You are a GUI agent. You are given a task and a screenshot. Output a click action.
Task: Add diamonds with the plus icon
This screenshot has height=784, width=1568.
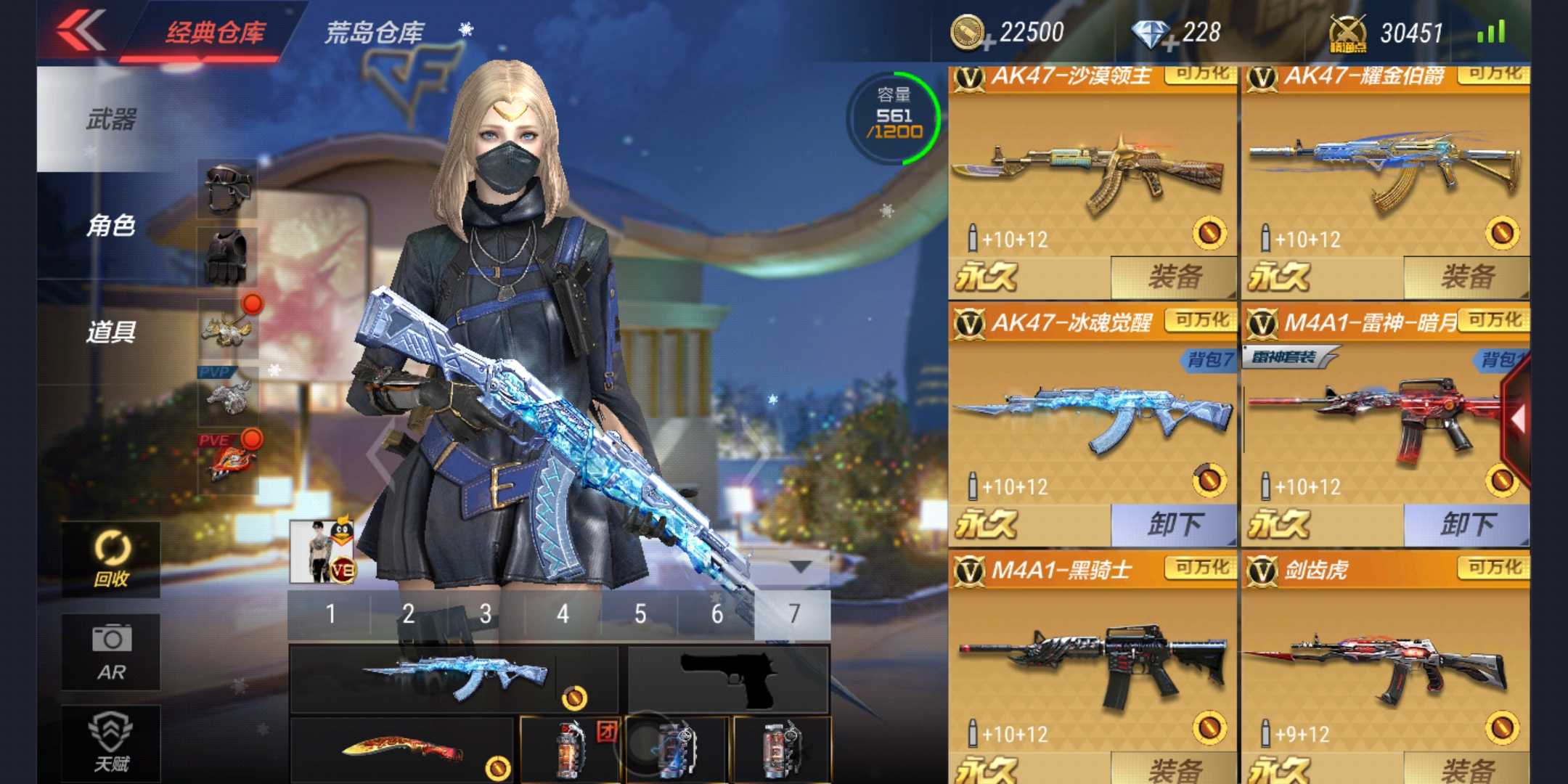click(1169, 45)
